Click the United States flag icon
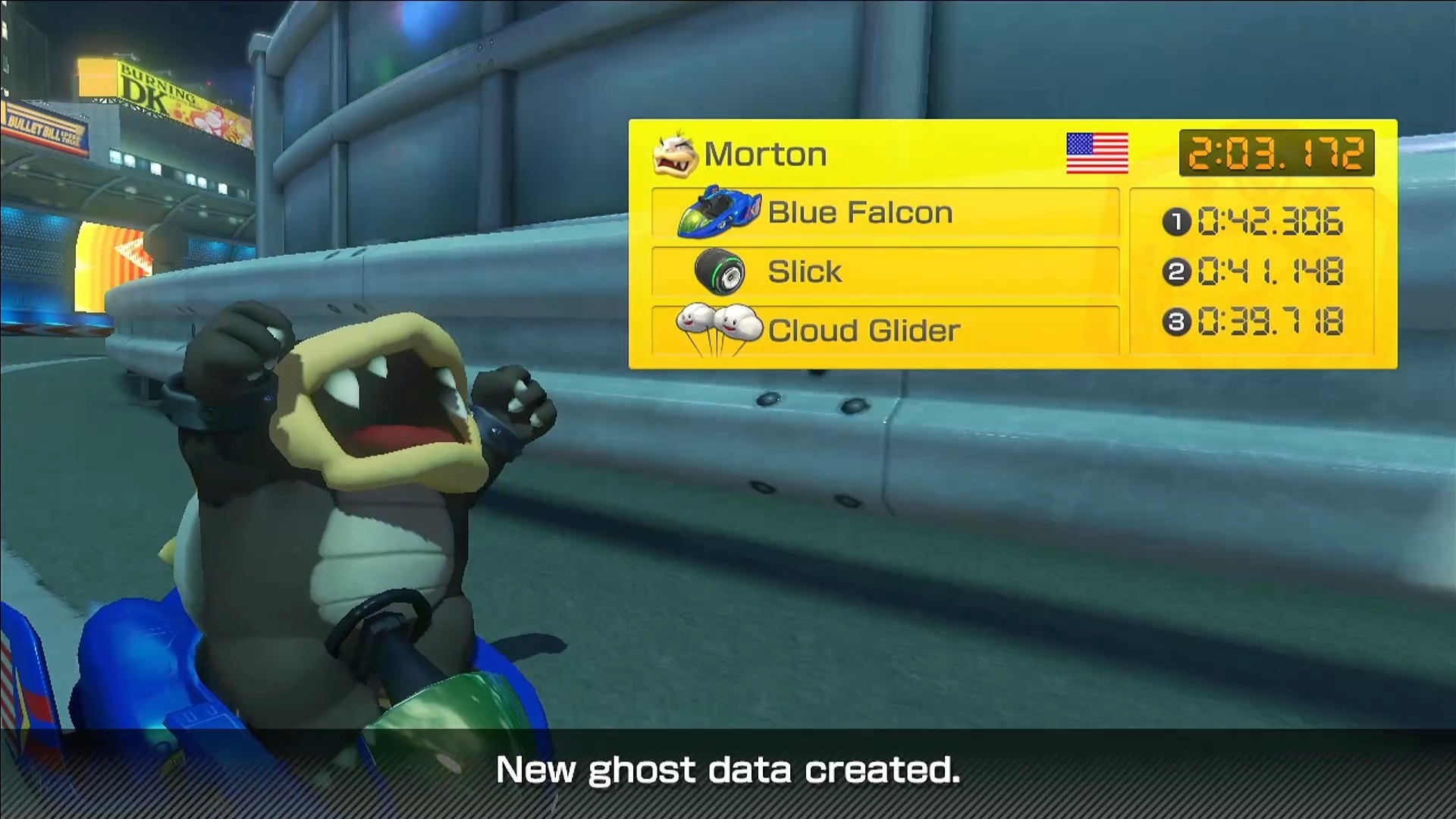 [1097, 153]
